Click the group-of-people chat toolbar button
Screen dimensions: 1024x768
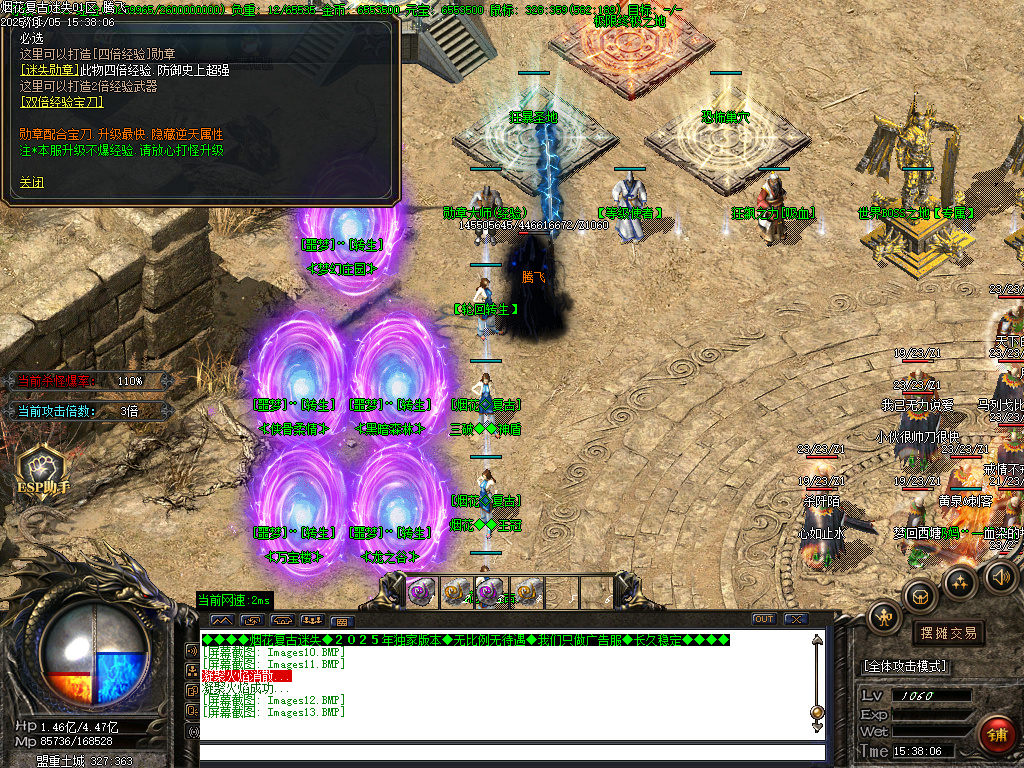pyautogui.click(x=311, y=620)
